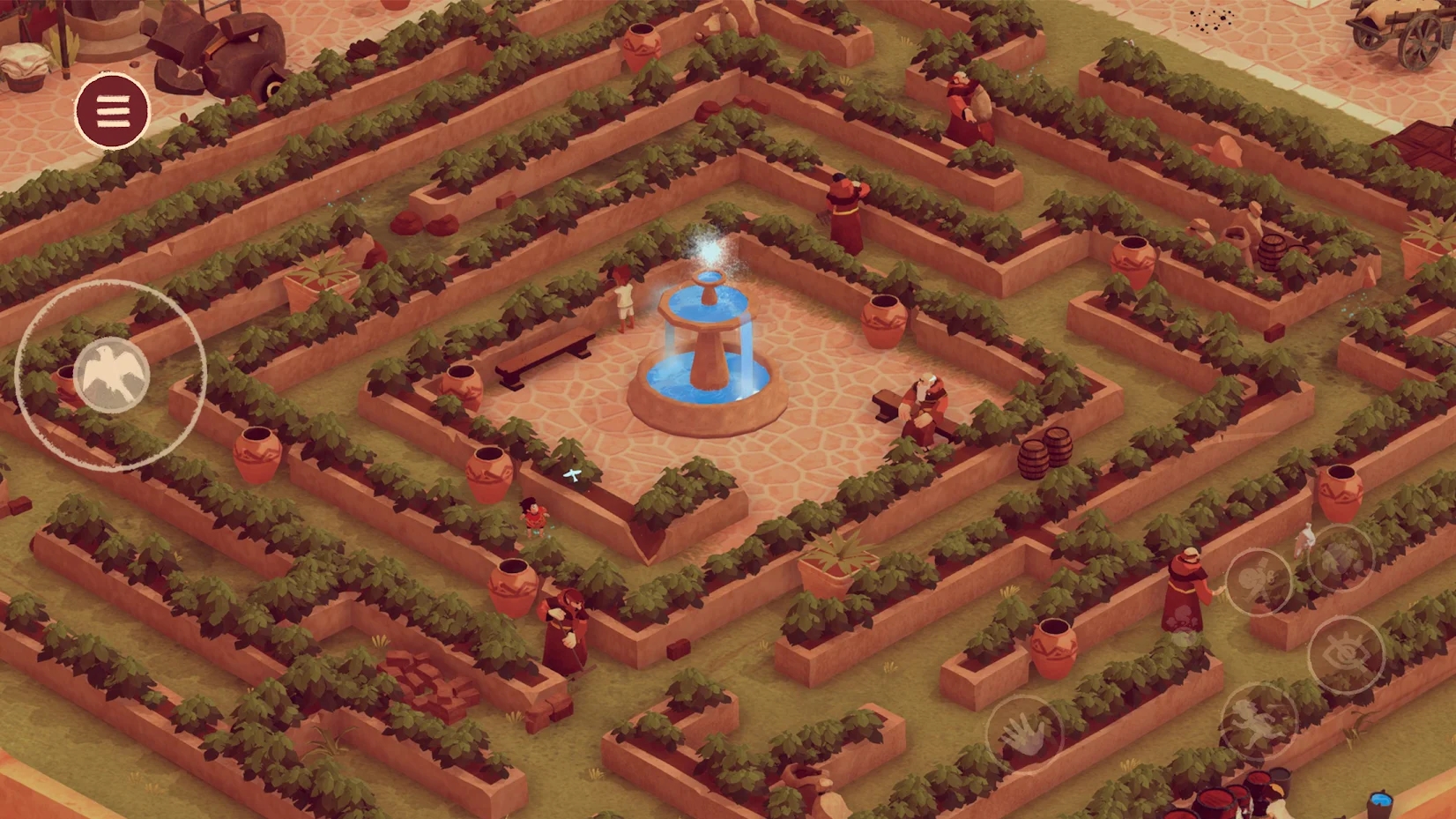This screenshot has width=1456, height=819.
Task: Toggle the crossed-out eye stealth button
Action: [1345, 654]
